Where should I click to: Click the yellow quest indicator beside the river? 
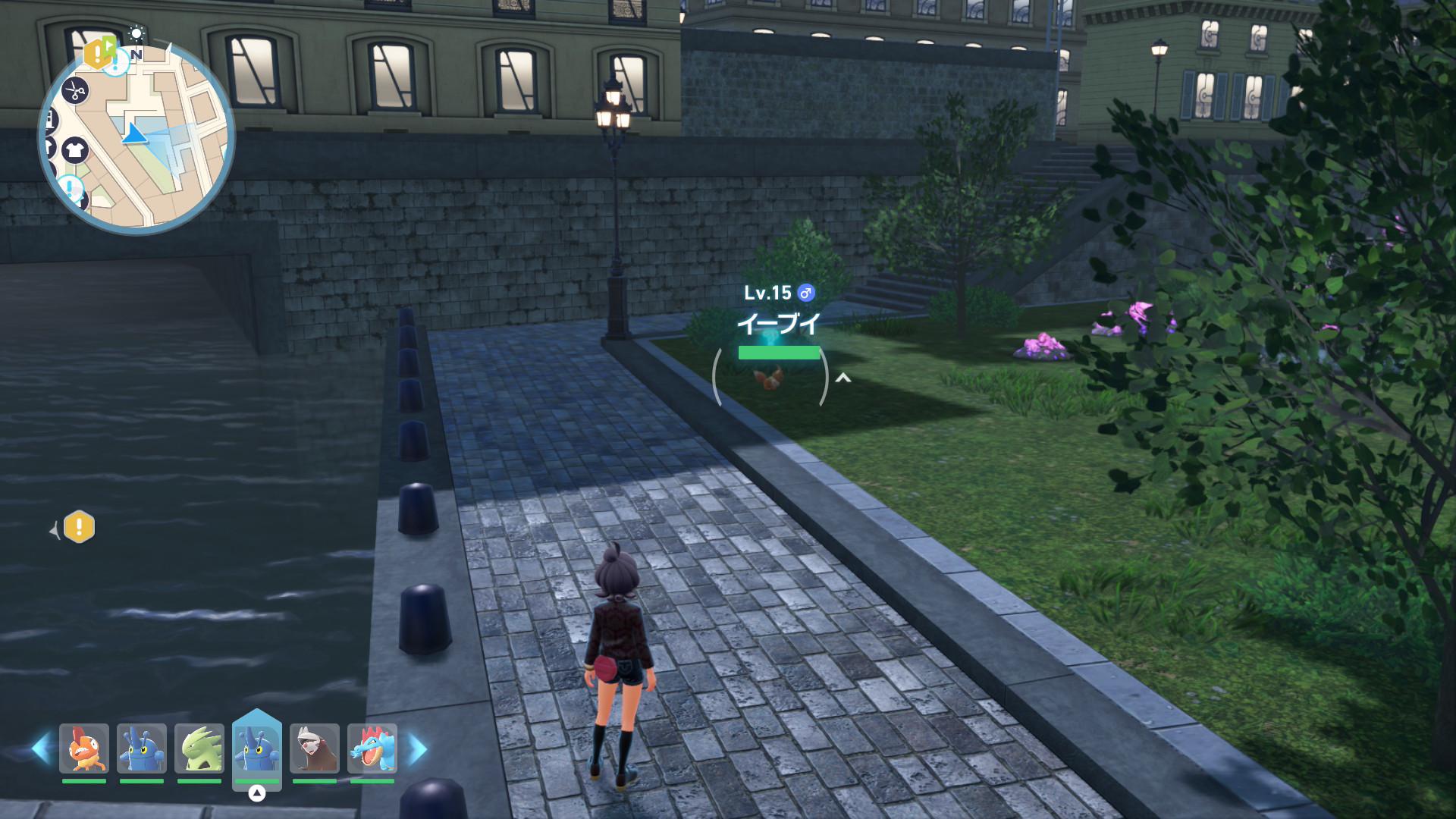[79, 526]
